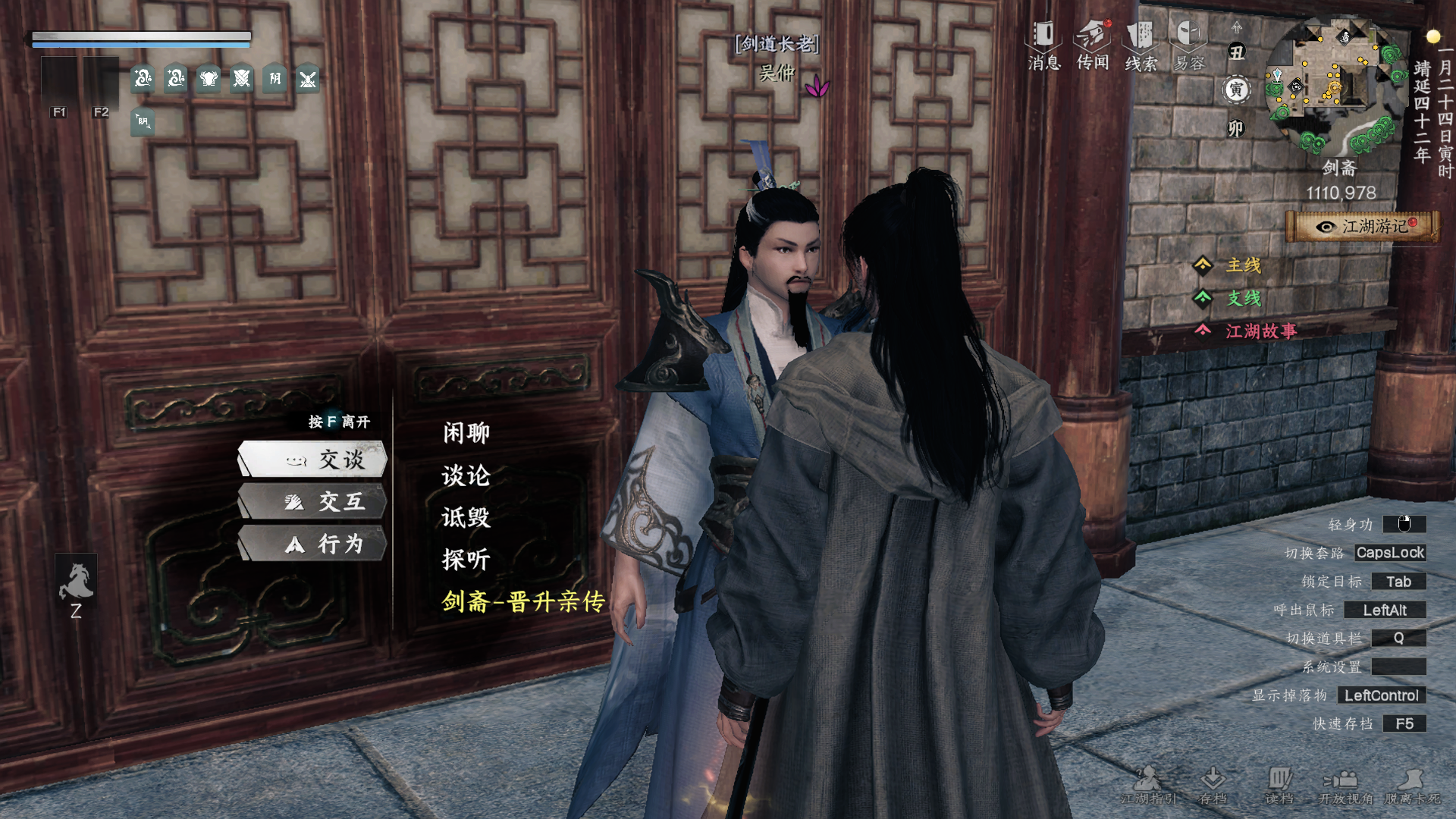Open the 行为 behavior tab
This screenshot has width=1456, height=819.
314,544
